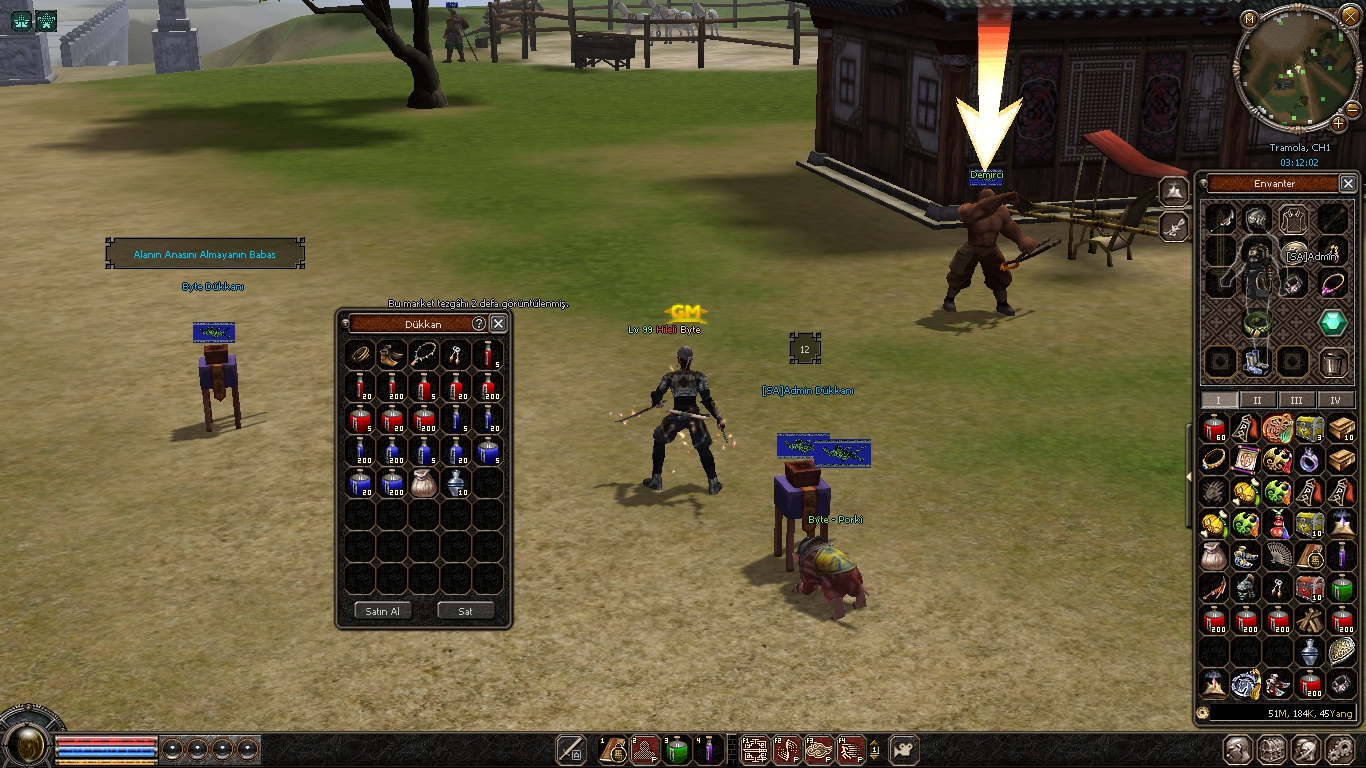Close the Envanter inventory panel
This screenshot has width=1366, height=768.
coord(1348,184)
